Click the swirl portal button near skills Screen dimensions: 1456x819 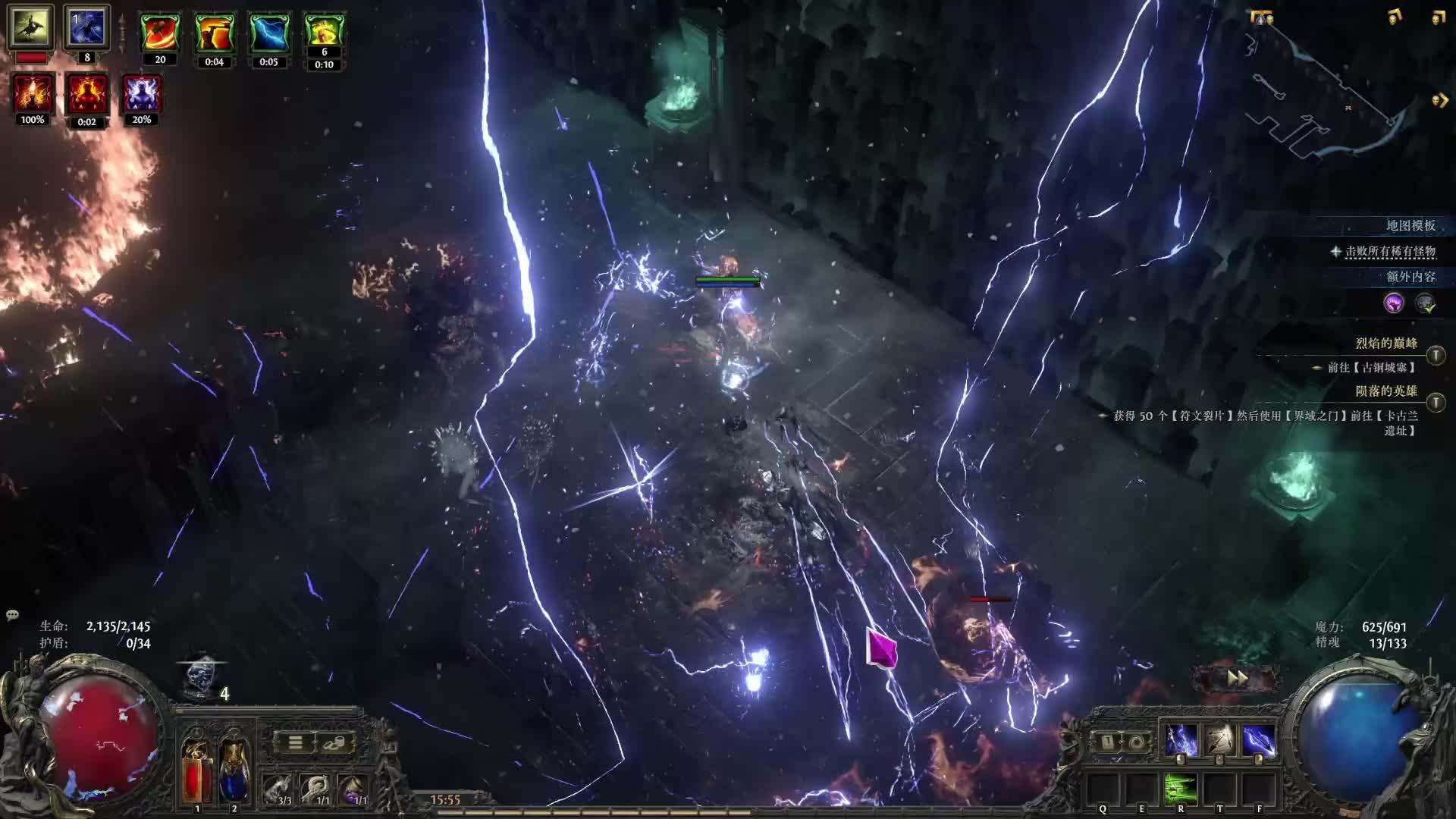[x=1135, y=742]
